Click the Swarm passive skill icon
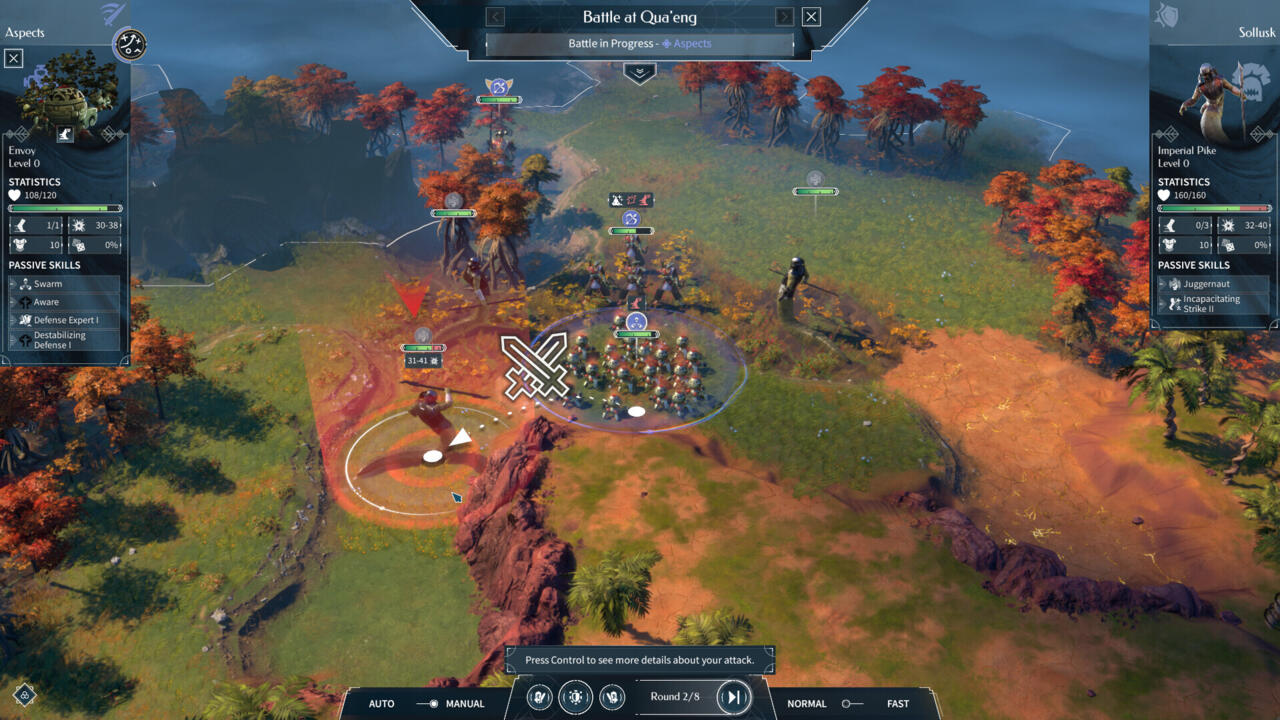1280x720 pixels. coord(24,284)
